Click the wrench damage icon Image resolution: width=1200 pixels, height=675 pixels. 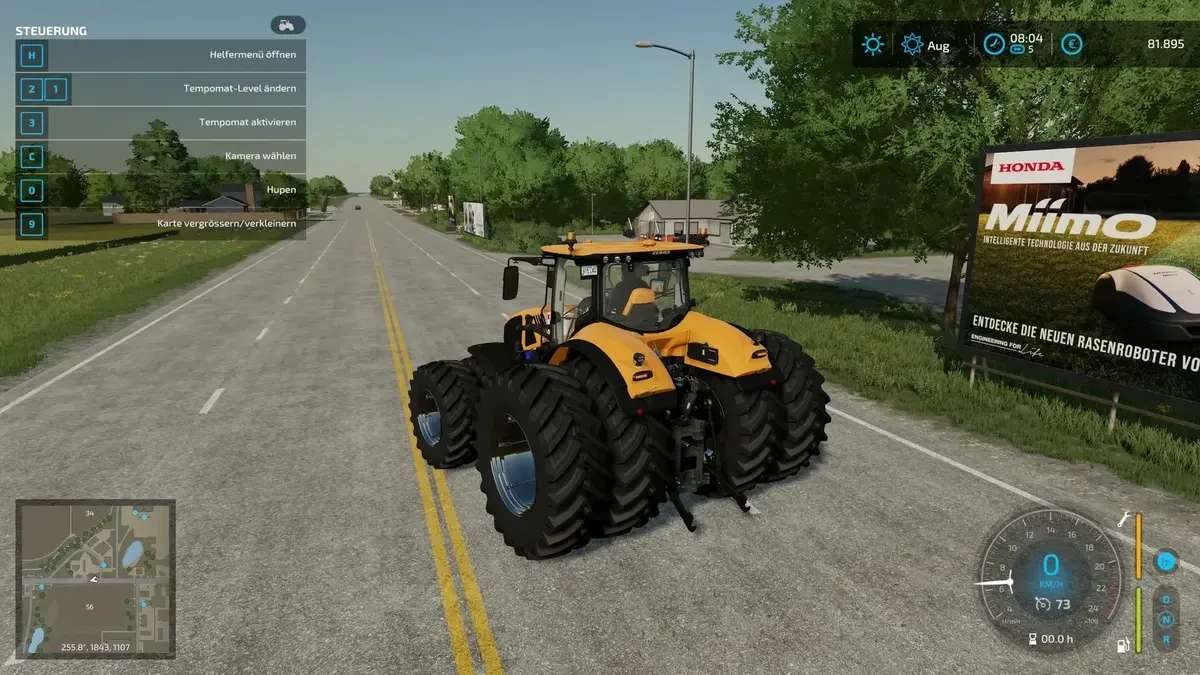(x=1124, y=518)
